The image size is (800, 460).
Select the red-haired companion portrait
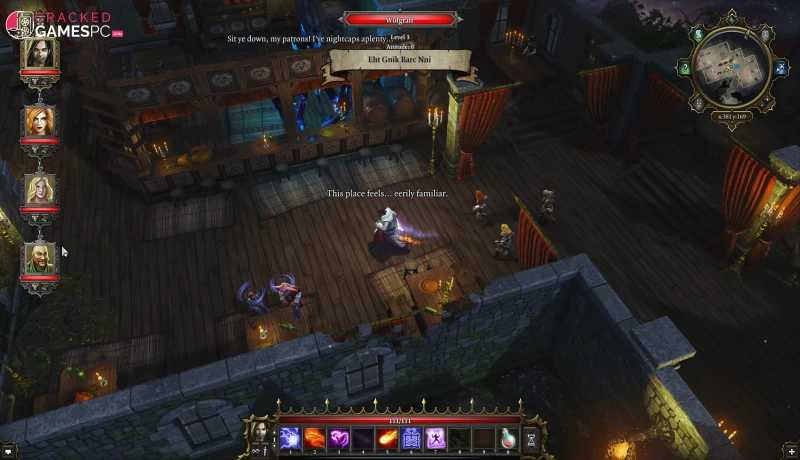[x=40, y=122]
